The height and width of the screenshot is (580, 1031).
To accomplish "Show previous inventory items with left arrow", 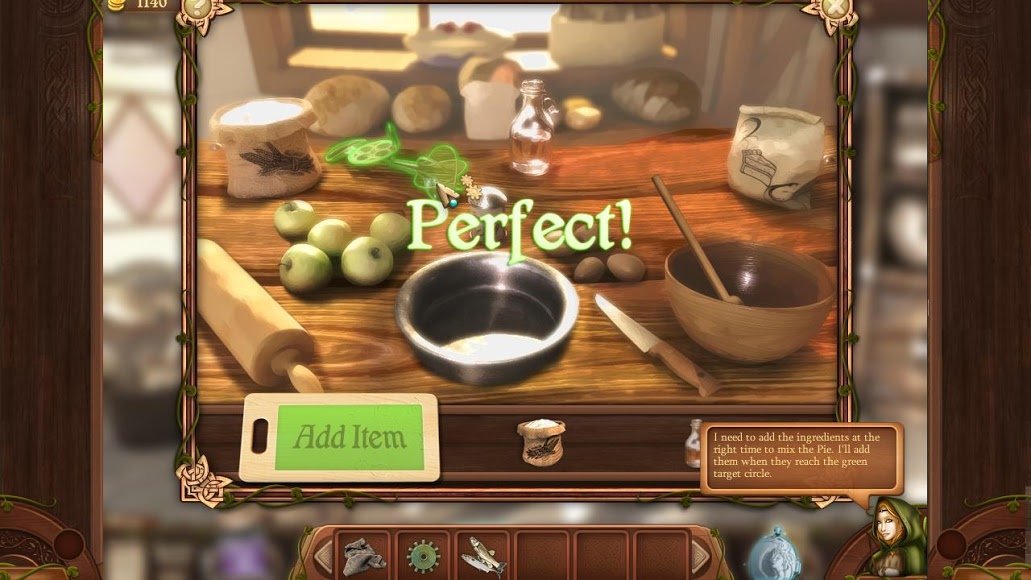I will 323,555.
